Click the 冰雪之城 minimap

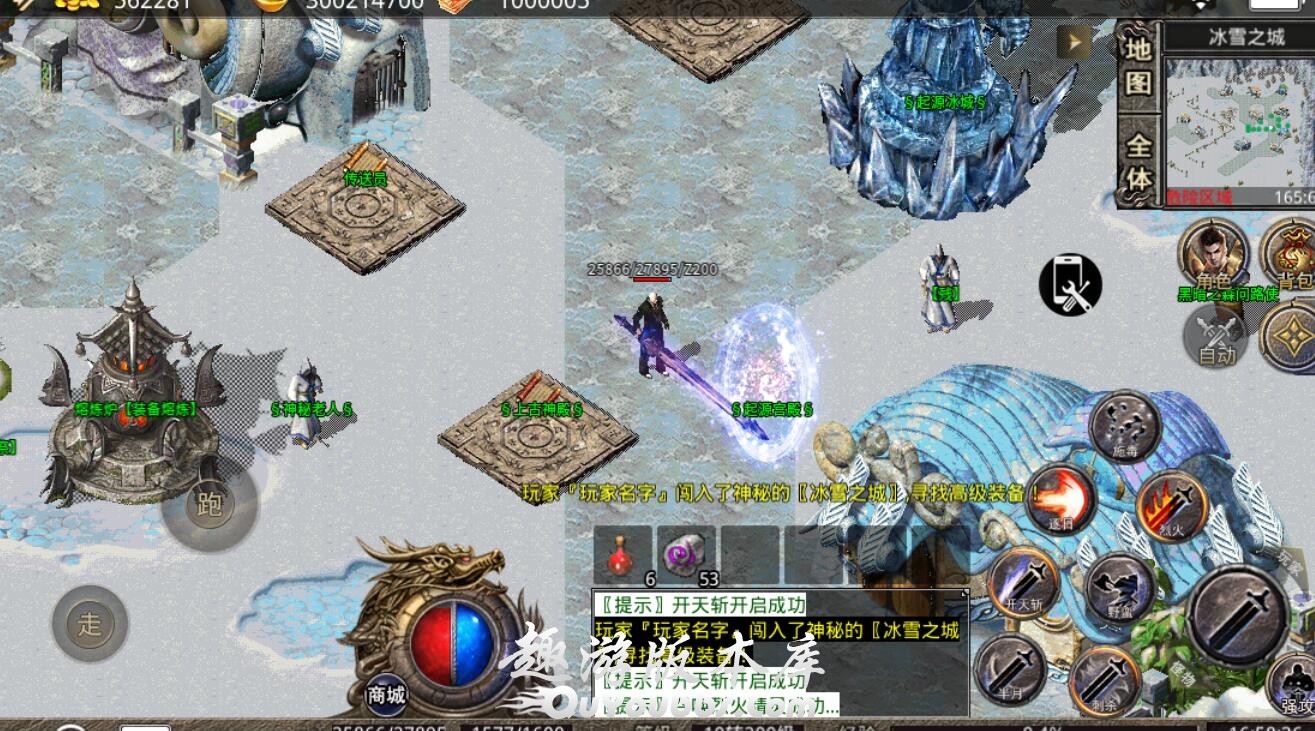click(x=1238, y=122)
